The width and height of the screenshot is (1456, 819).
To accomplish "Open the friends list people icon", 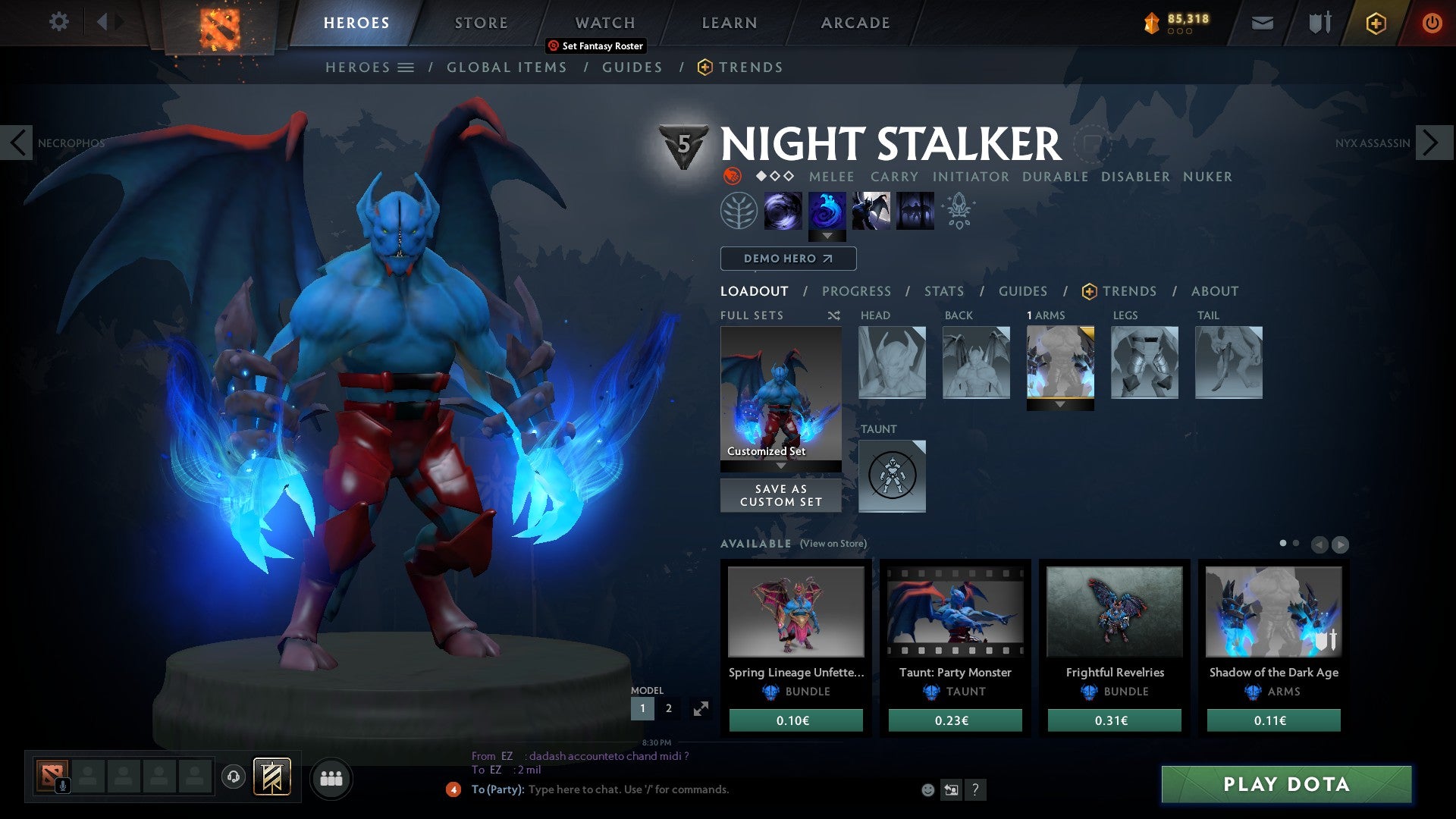I will click(x=331, y=778).
